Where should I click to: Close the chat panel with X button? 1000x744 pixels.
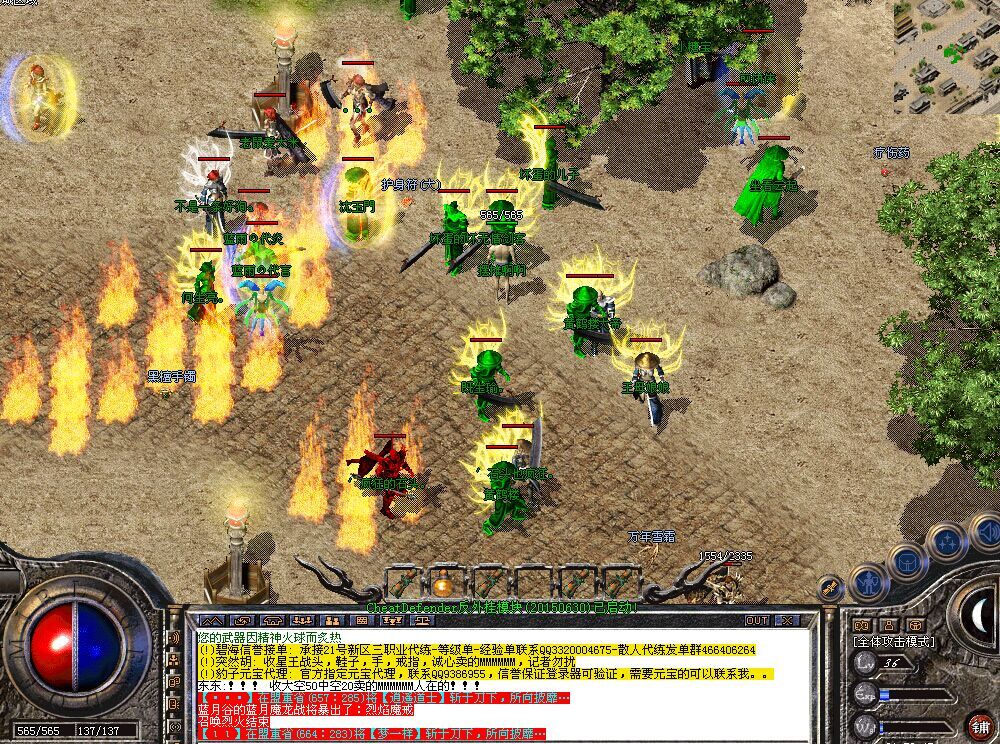pyautogui.click(x=789, y=620)
